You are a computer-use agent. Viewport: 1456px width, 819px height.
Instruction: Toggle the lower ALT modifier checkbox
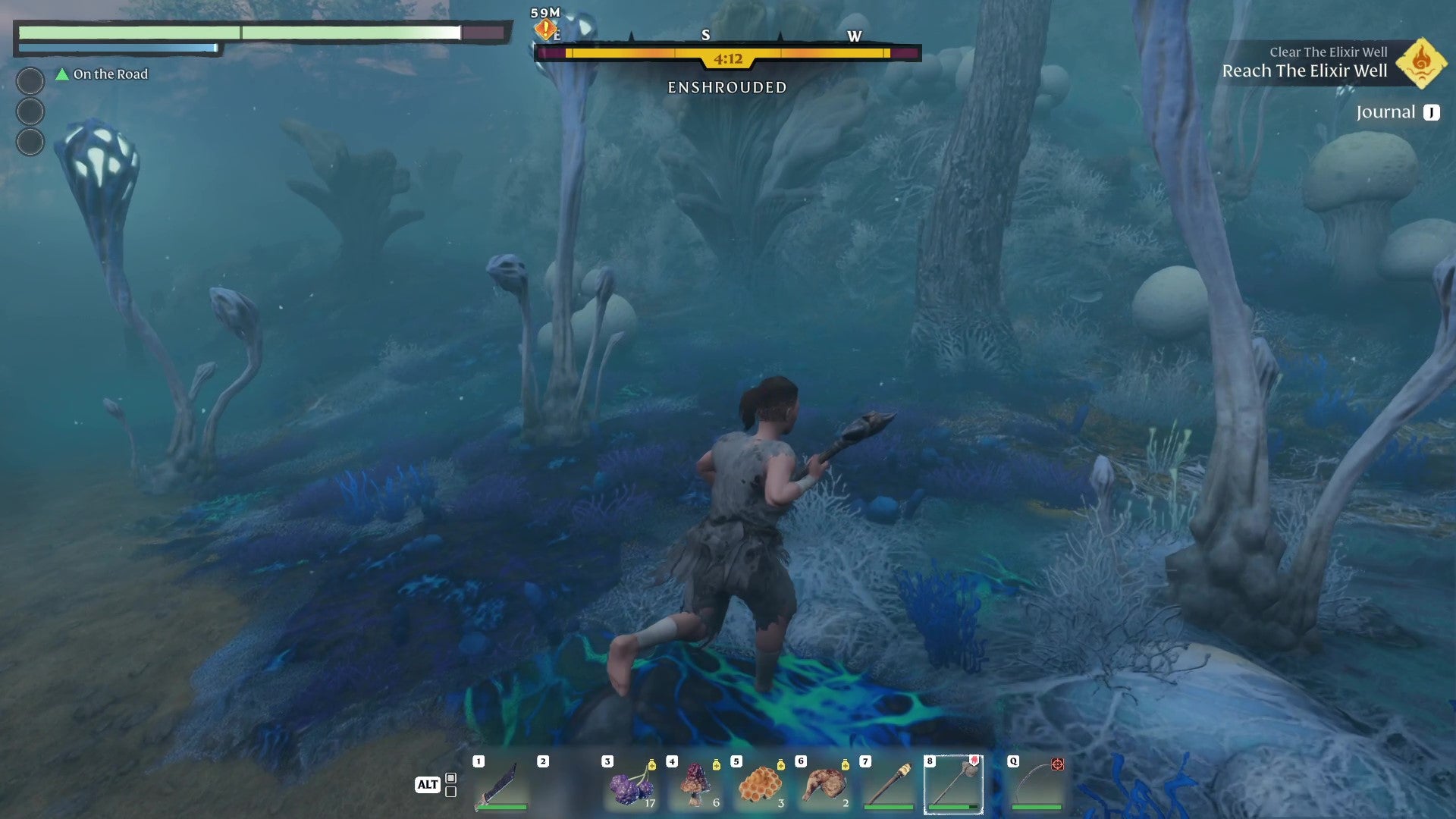(450, 792)
